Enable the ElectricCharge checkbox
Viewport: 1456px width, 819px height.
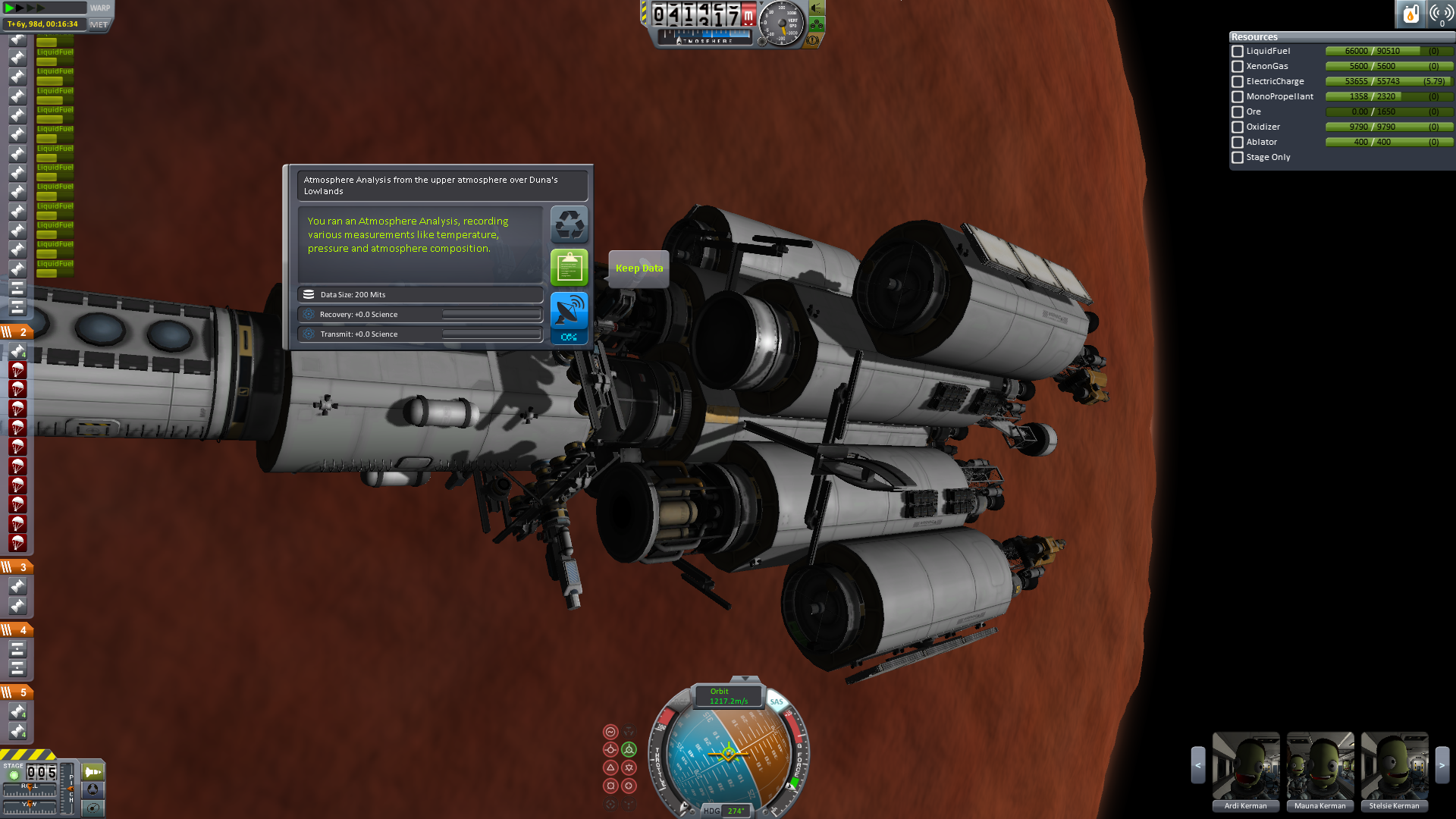[x=1238, y=82]
